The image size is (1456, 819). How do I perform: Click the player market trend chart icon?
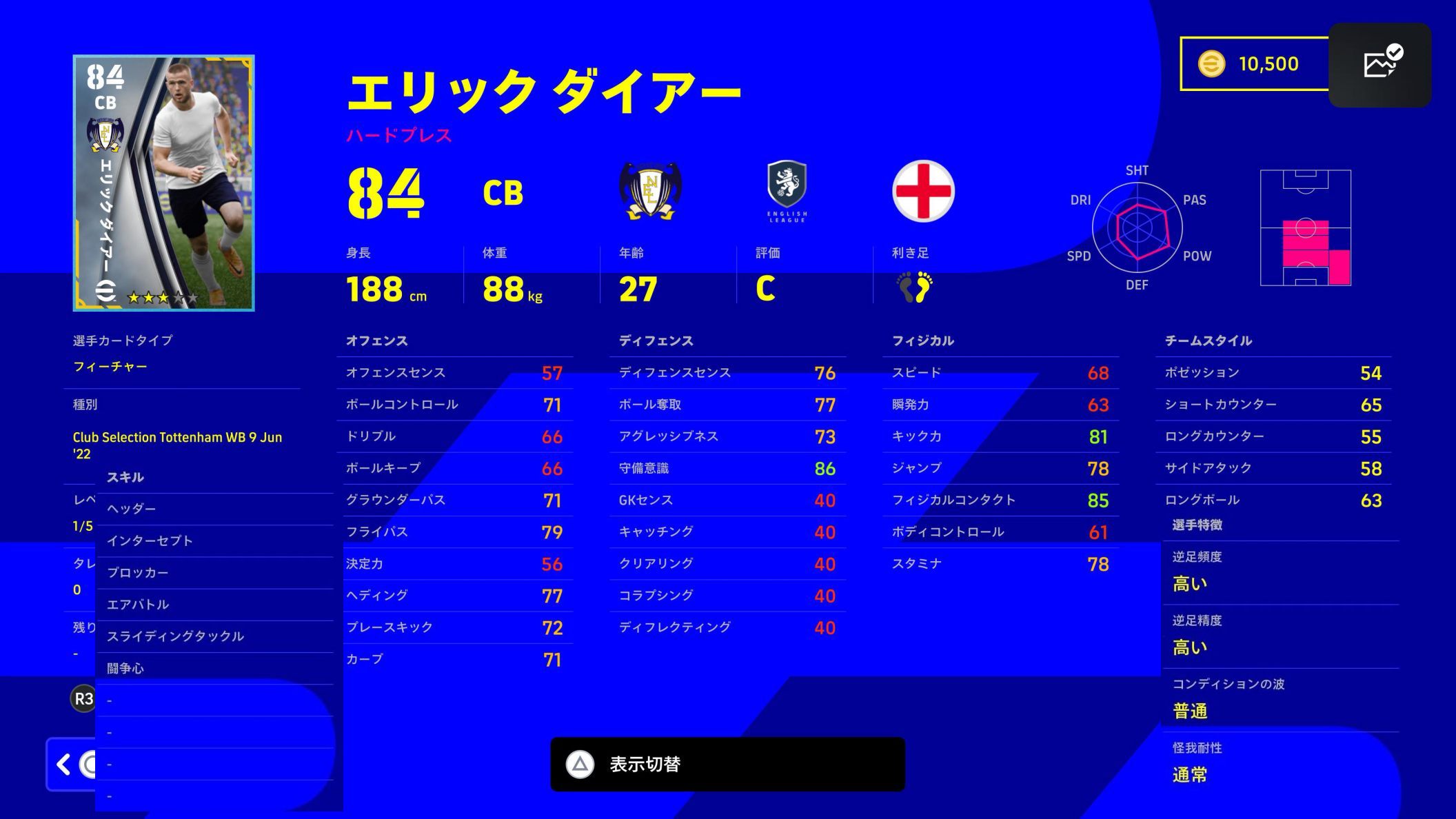(1381, 65)
